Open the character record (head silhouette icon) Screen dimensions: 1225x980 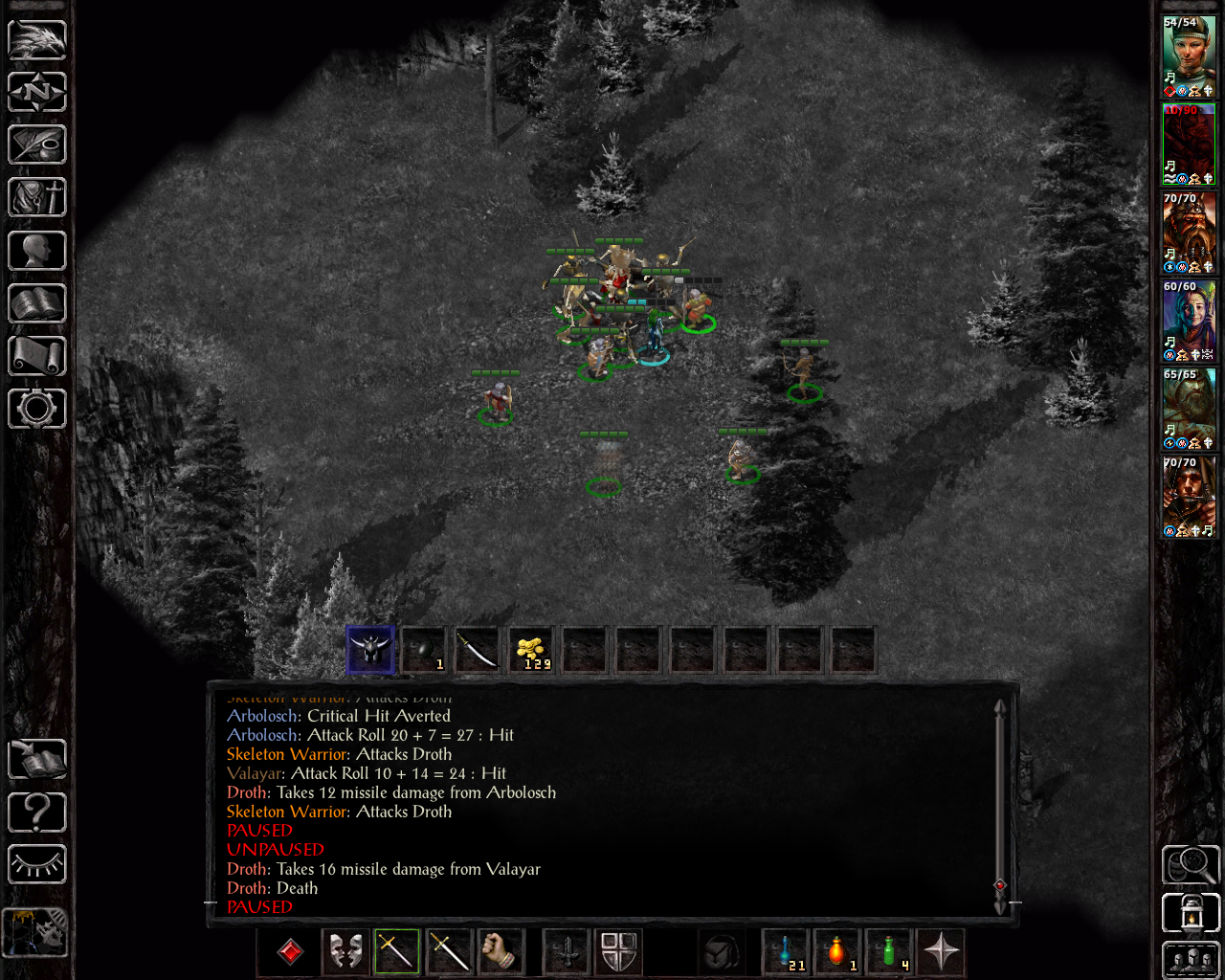(37, 251)
